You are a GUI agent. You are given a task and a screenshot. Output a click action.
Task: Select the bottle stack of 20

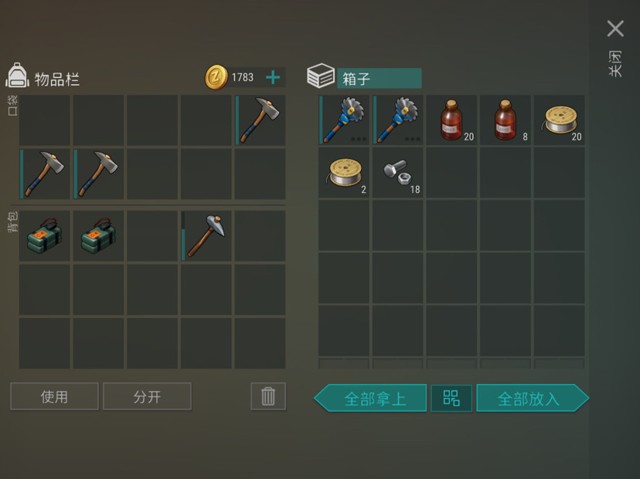(452, 120)
